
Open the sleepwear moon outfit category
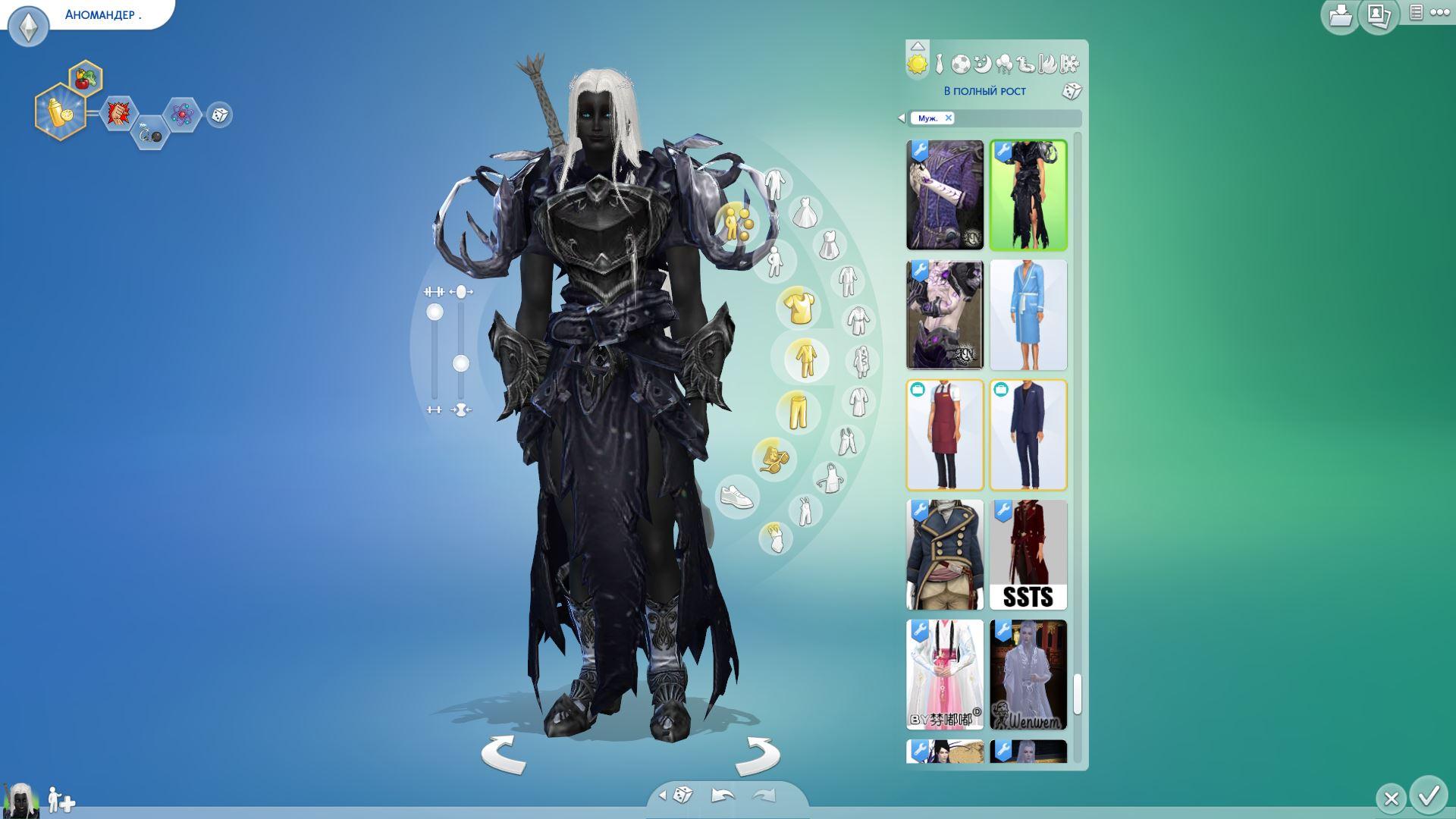tap(982, 64)
